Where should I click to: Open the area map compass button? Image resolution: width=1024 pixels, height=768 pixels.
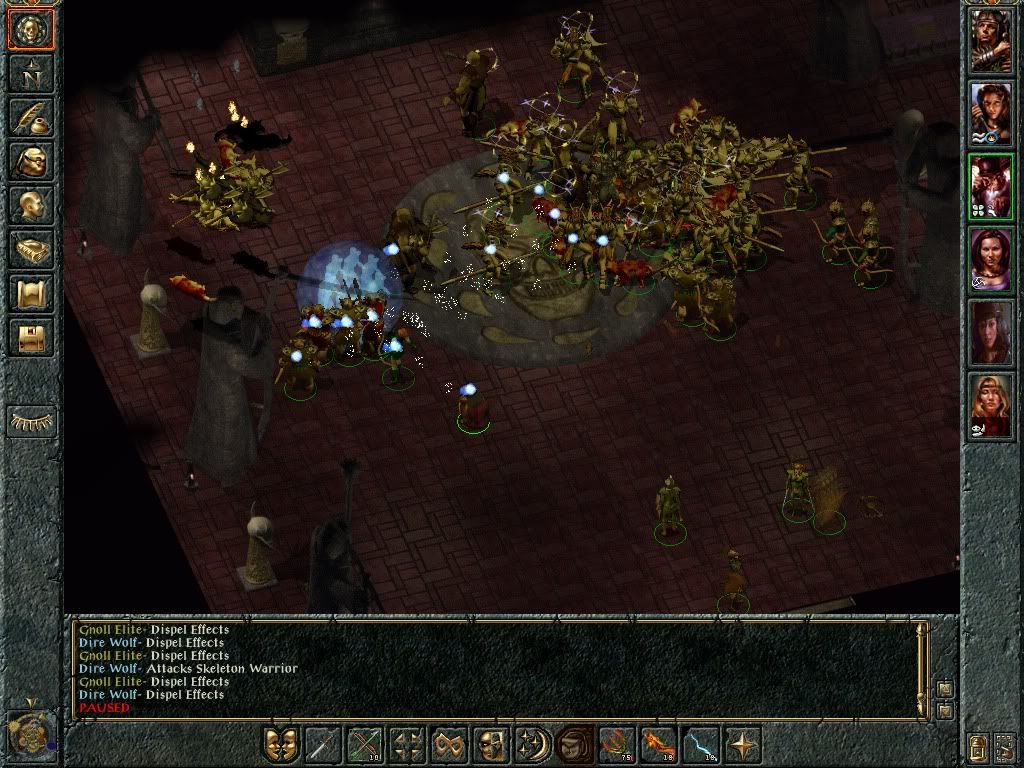(x=30, y=73)
